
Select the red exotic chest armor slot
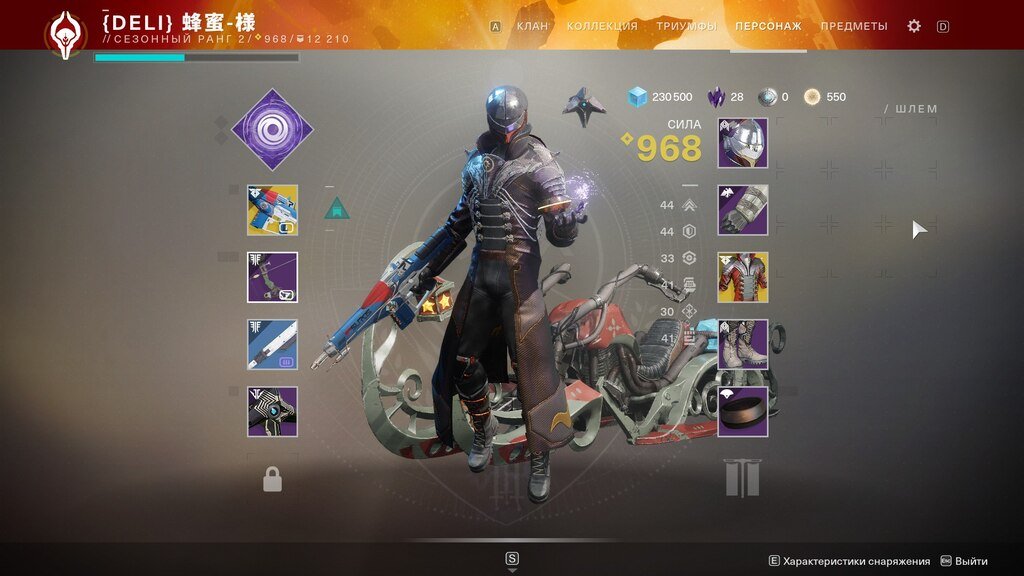point(742,277)
